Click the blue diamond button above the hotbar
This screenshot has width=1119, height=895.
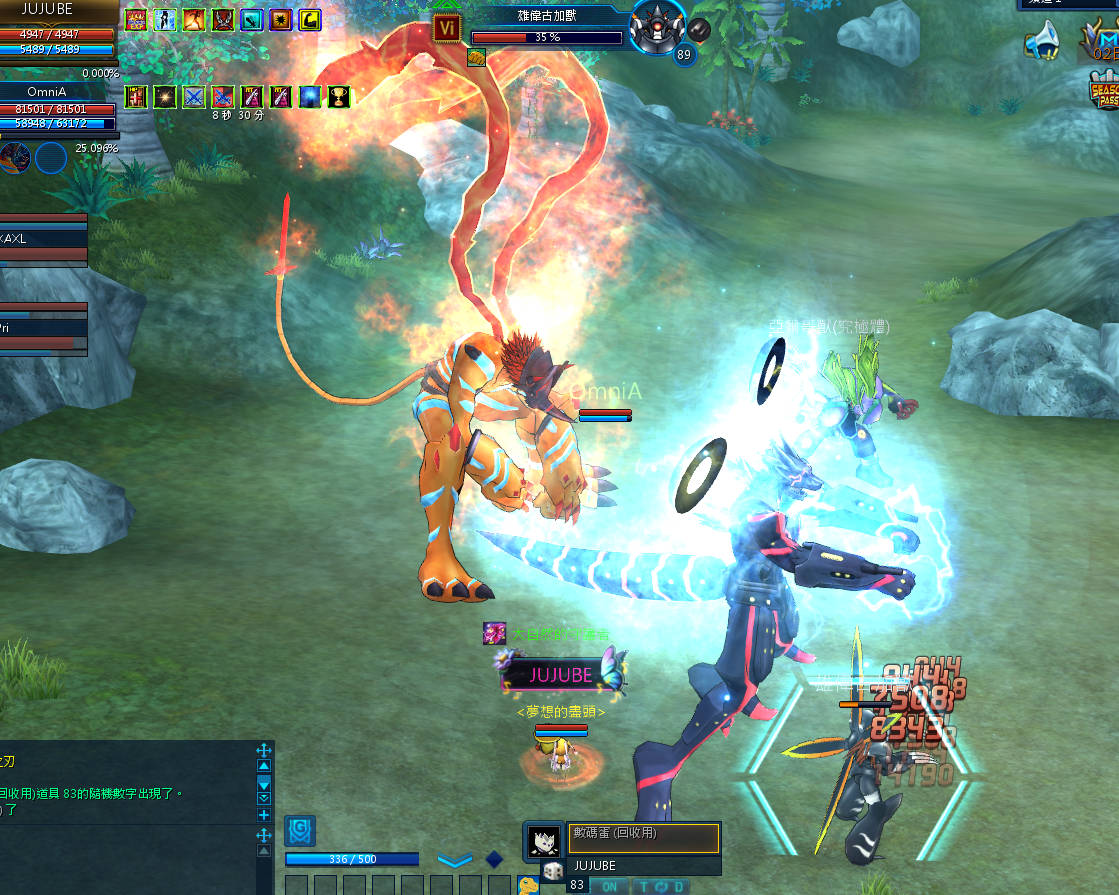point(494,859)
